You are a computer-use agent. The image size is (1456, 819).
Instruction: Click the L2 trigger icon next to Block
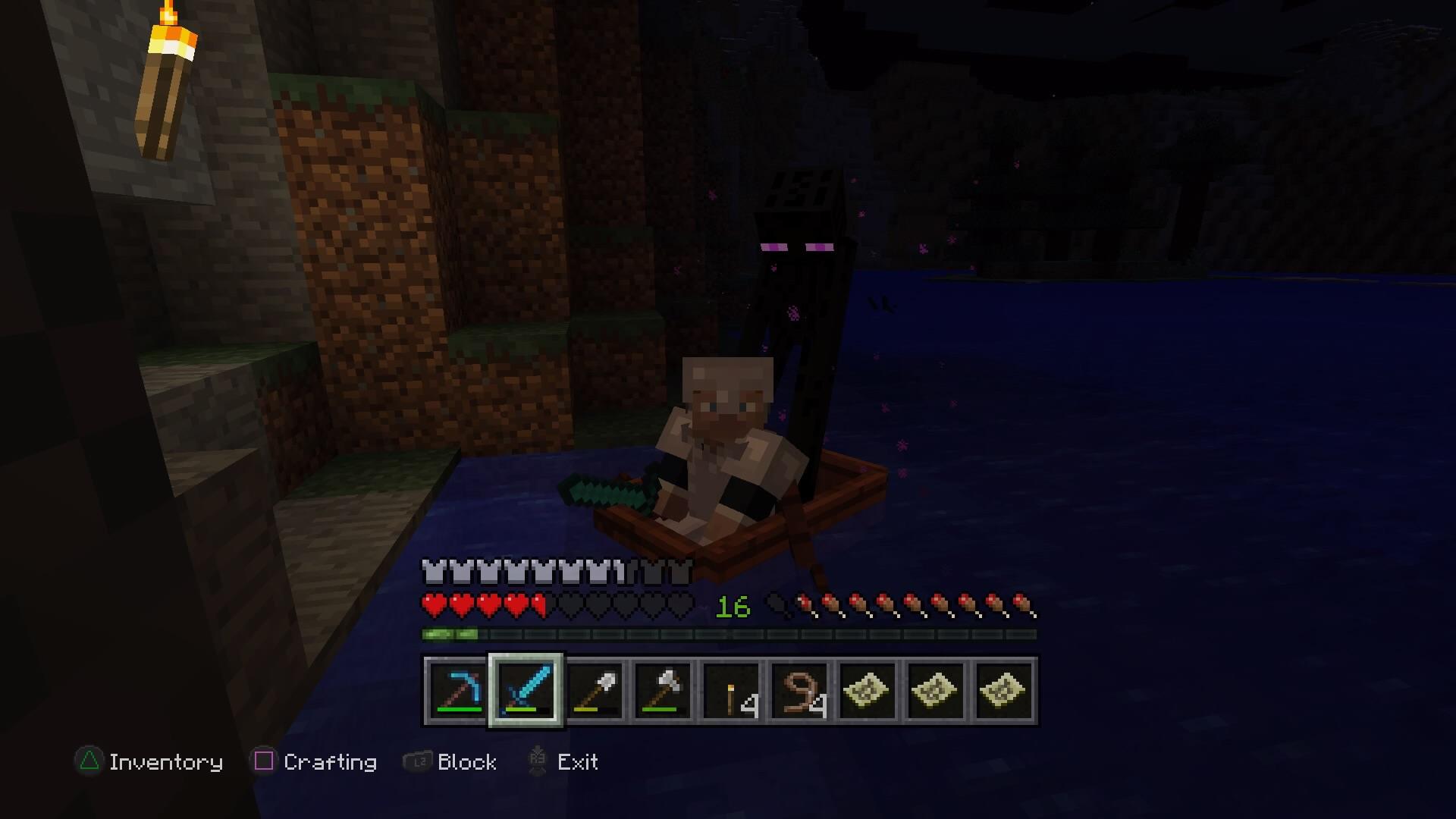[416, 761]
